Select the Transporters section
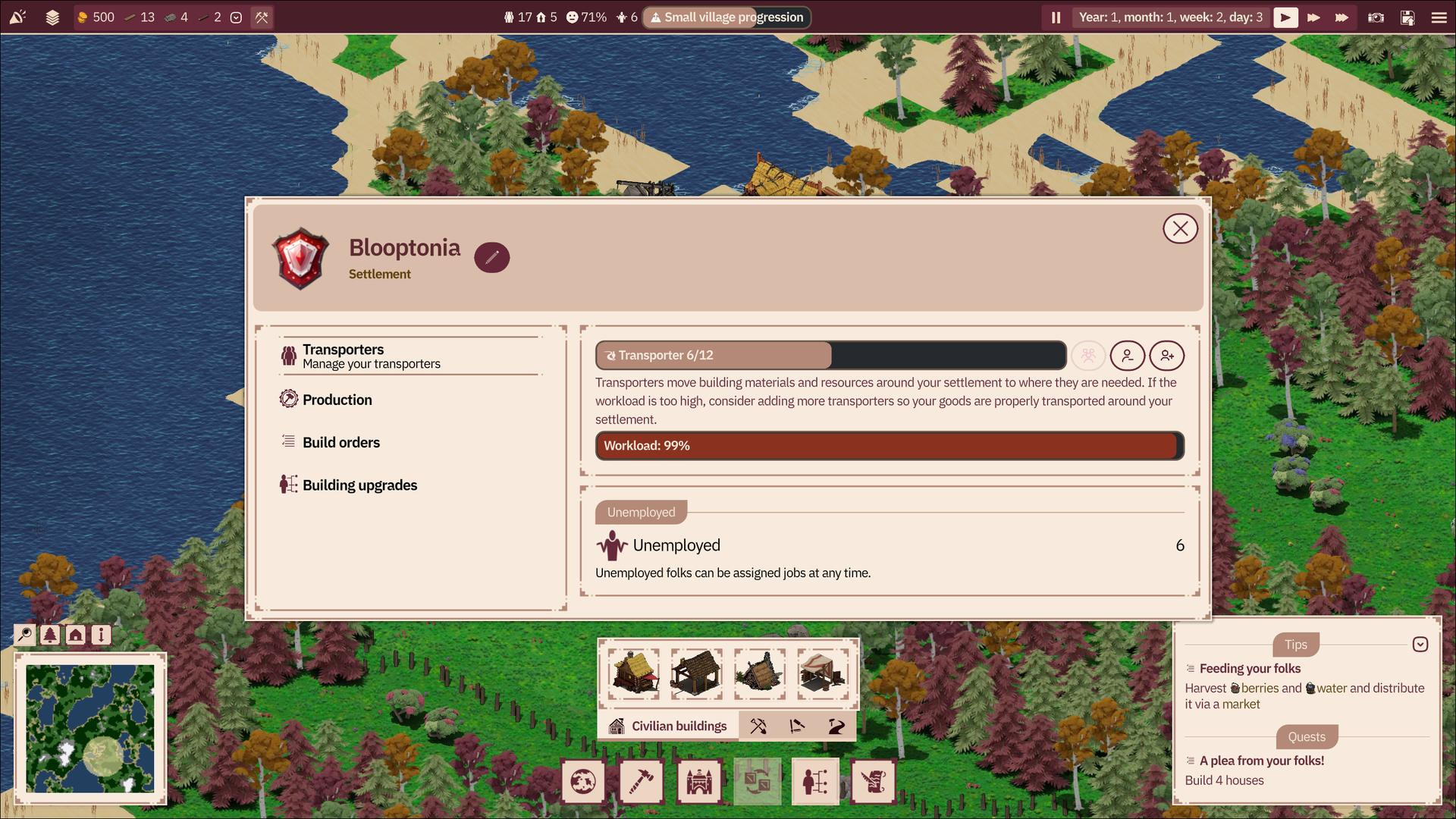The image size is (1456, 819). coord(343,356)
